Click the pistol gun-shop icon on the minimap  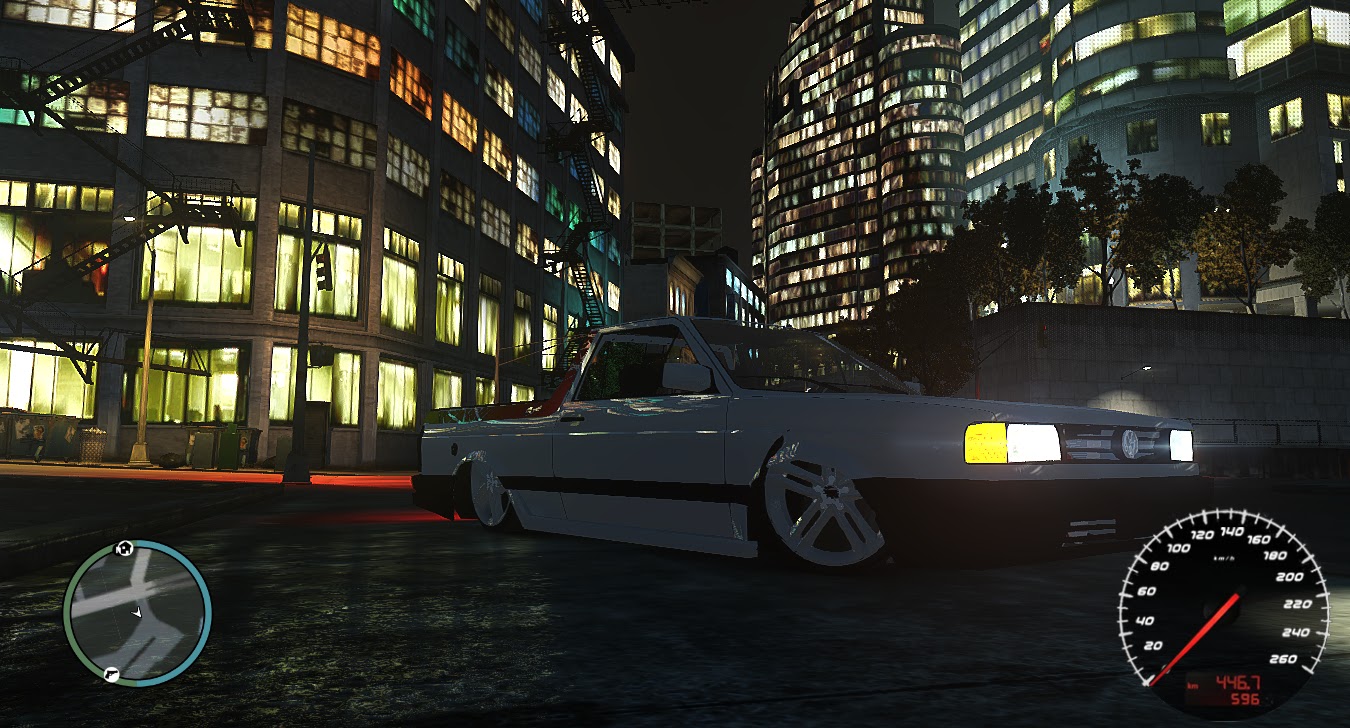pos(113,675)
